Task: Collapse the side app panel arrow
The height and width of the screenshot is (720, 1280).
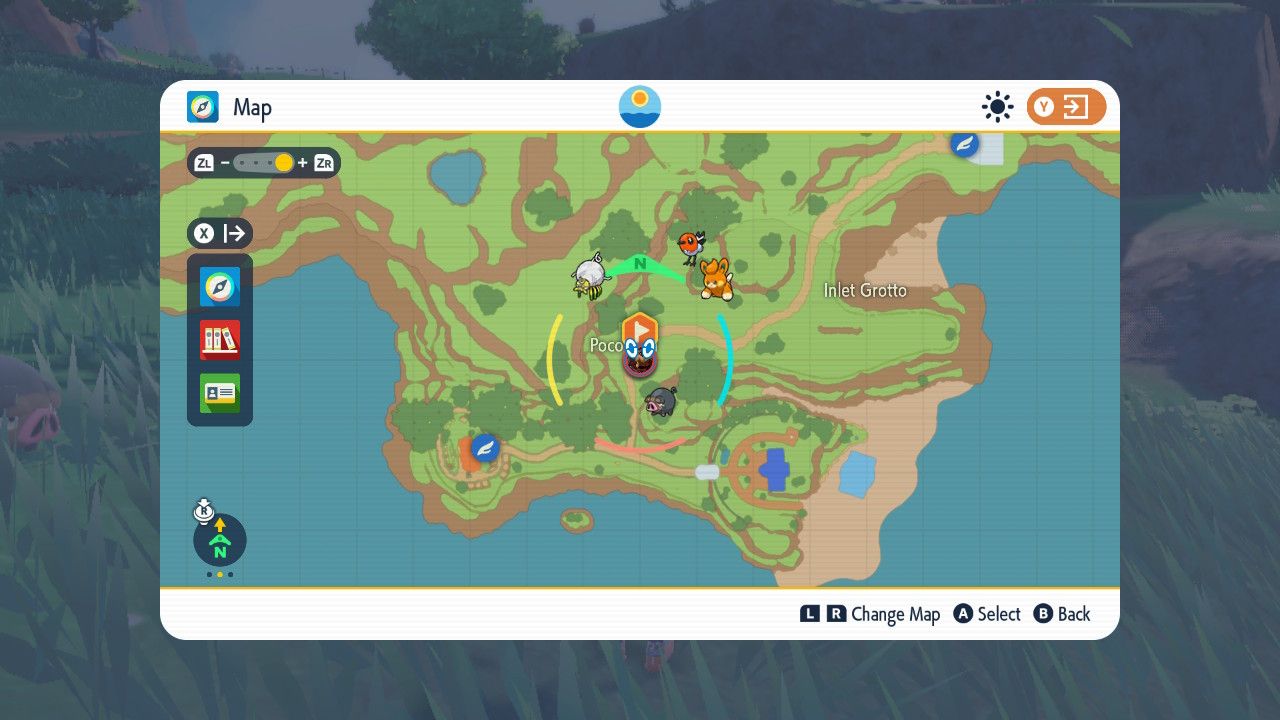Action: 221,234
